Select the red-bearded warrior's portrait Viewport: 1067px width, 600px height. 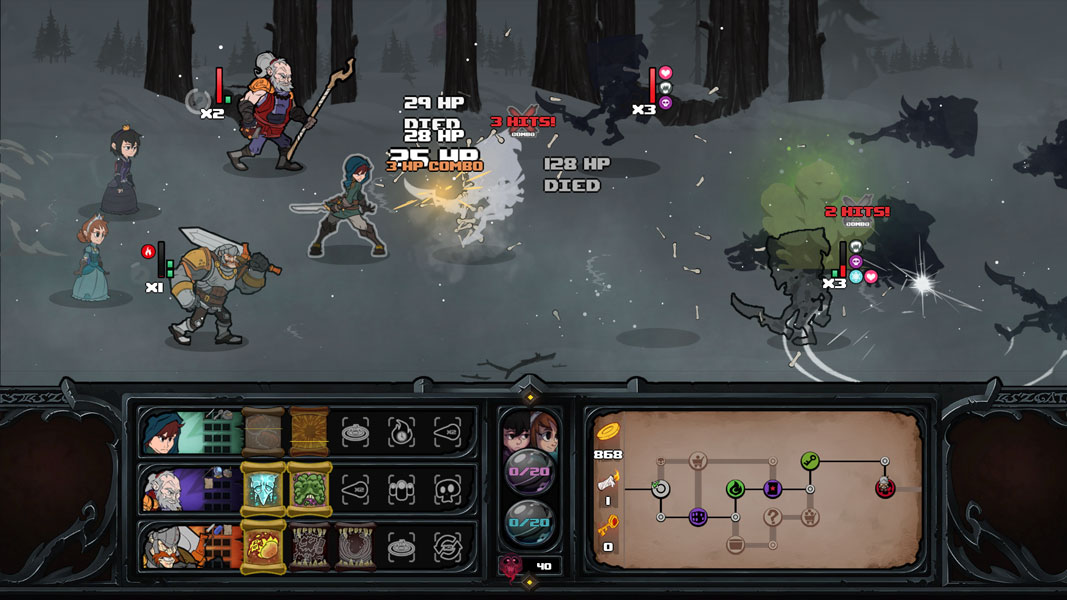[165, 546]
